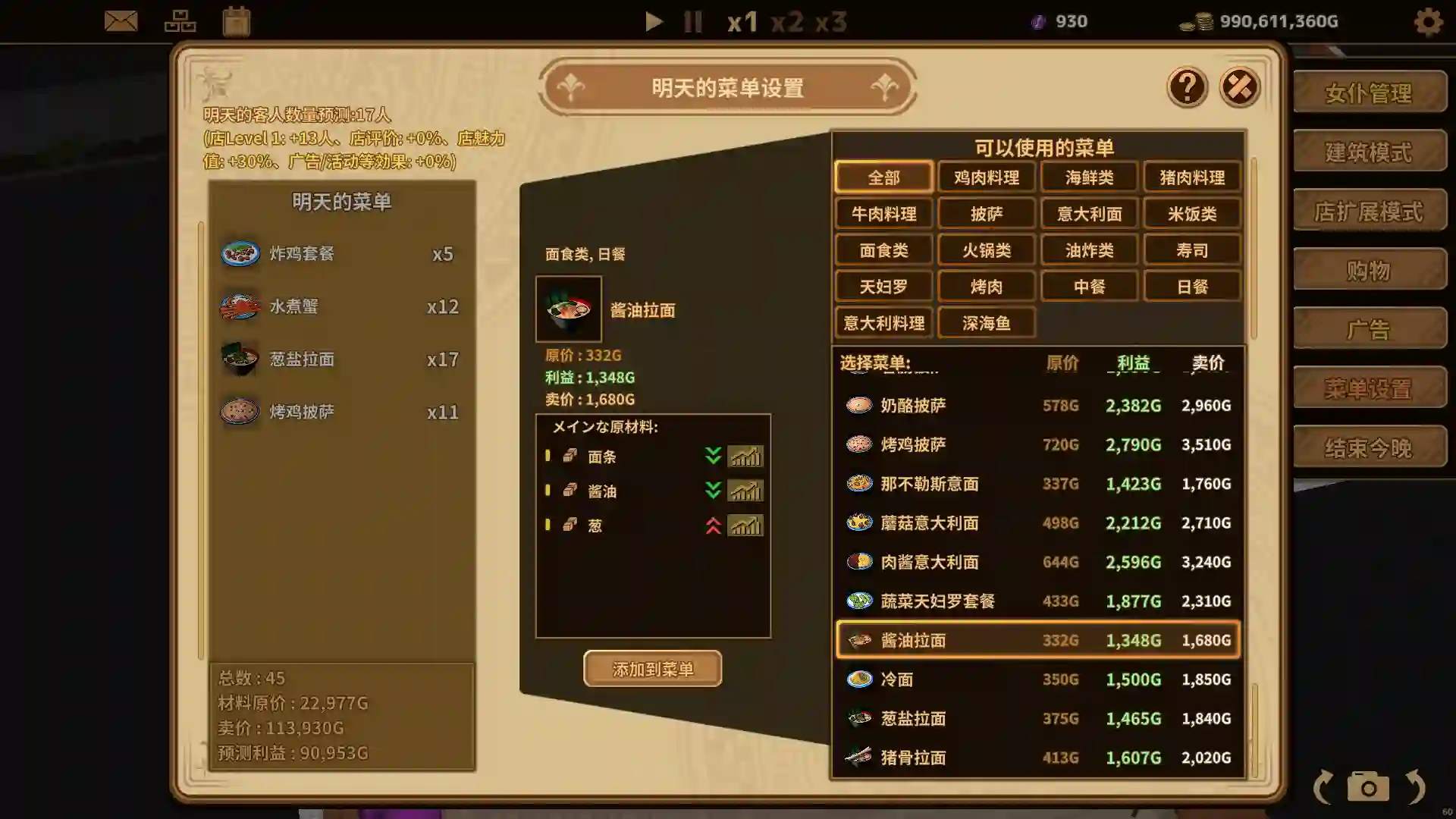The height and width of the screenshot is (819, 1456).
Task: Switch to the 海鲜类 category tab
Action: 1089,177
